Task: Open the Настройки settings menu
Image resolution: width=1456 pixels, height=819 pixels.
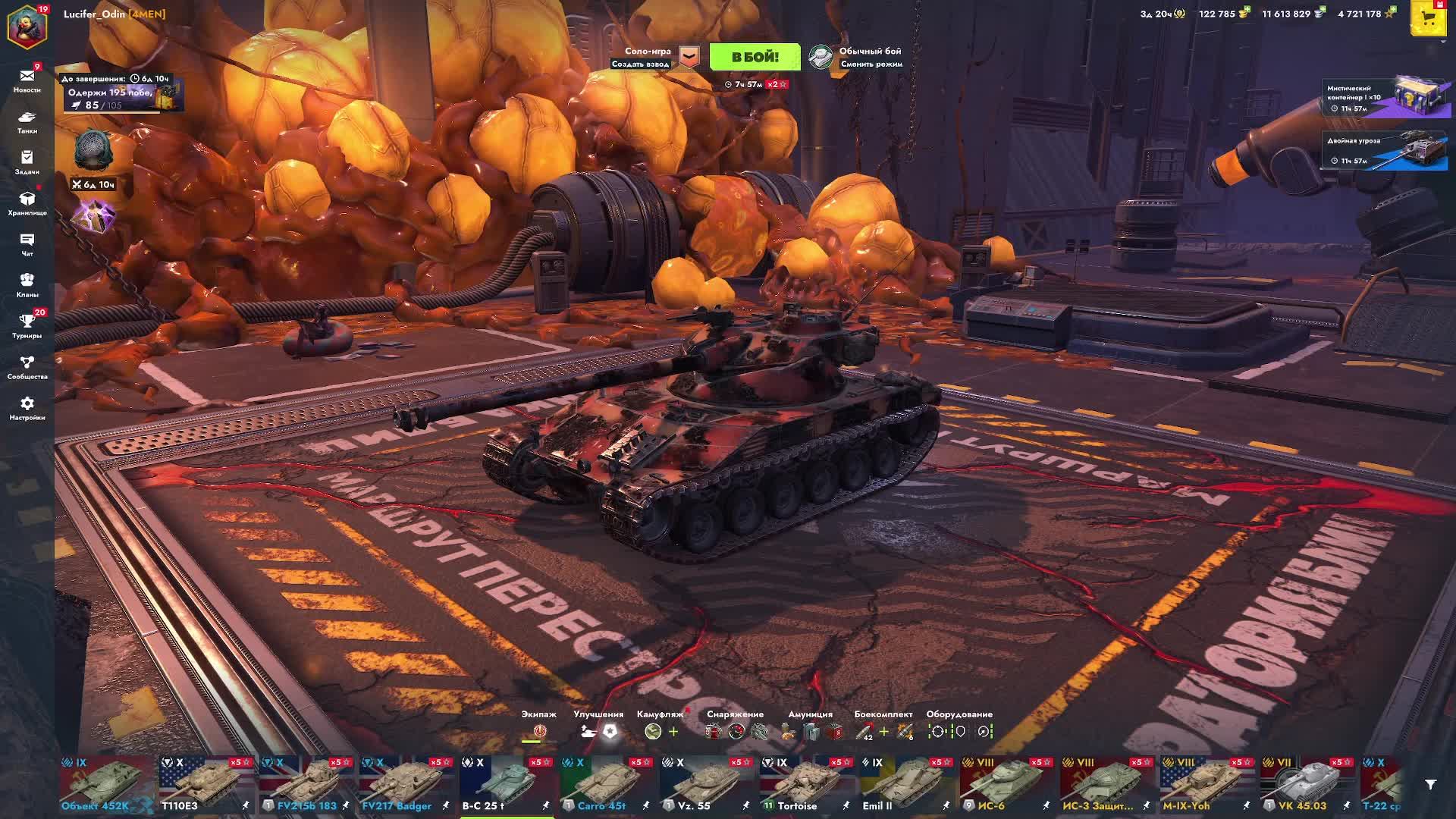Action: [27, 407]
